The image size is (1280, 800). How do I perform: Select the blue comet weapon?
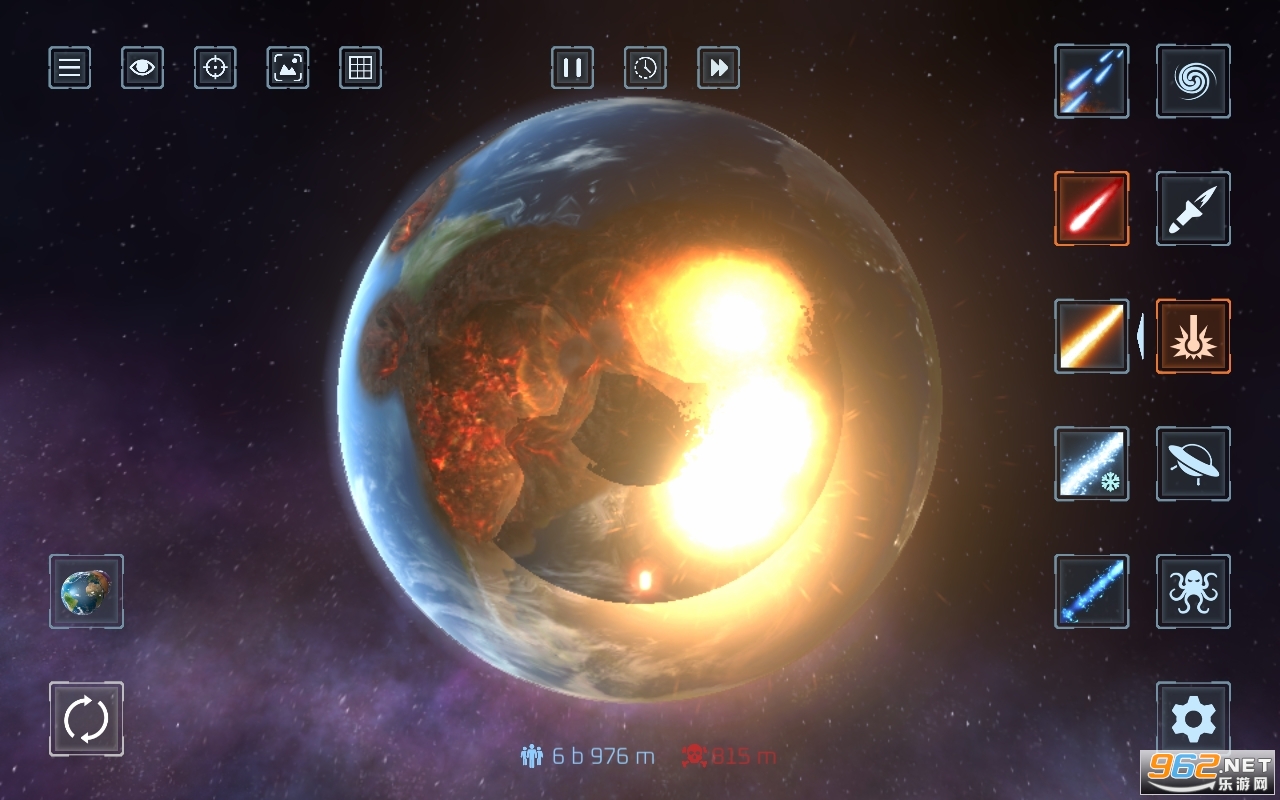point(1091,593)
